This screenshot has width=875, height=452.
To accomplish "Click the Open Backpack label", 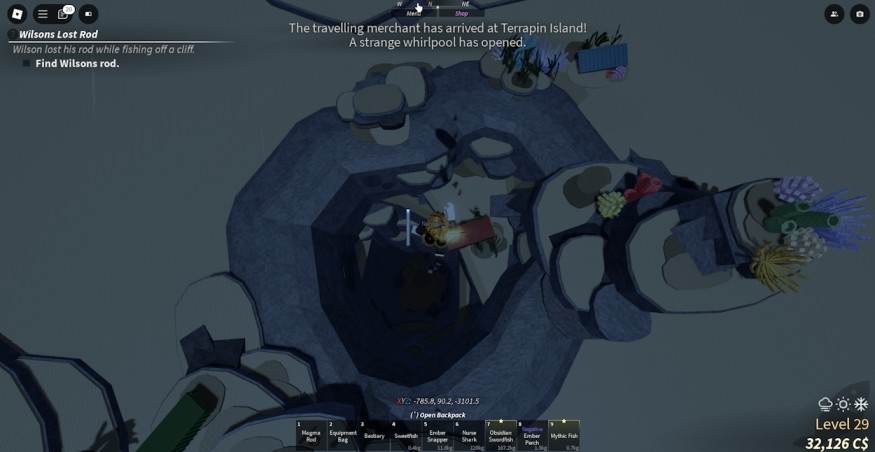I will [x=438, y=415].
